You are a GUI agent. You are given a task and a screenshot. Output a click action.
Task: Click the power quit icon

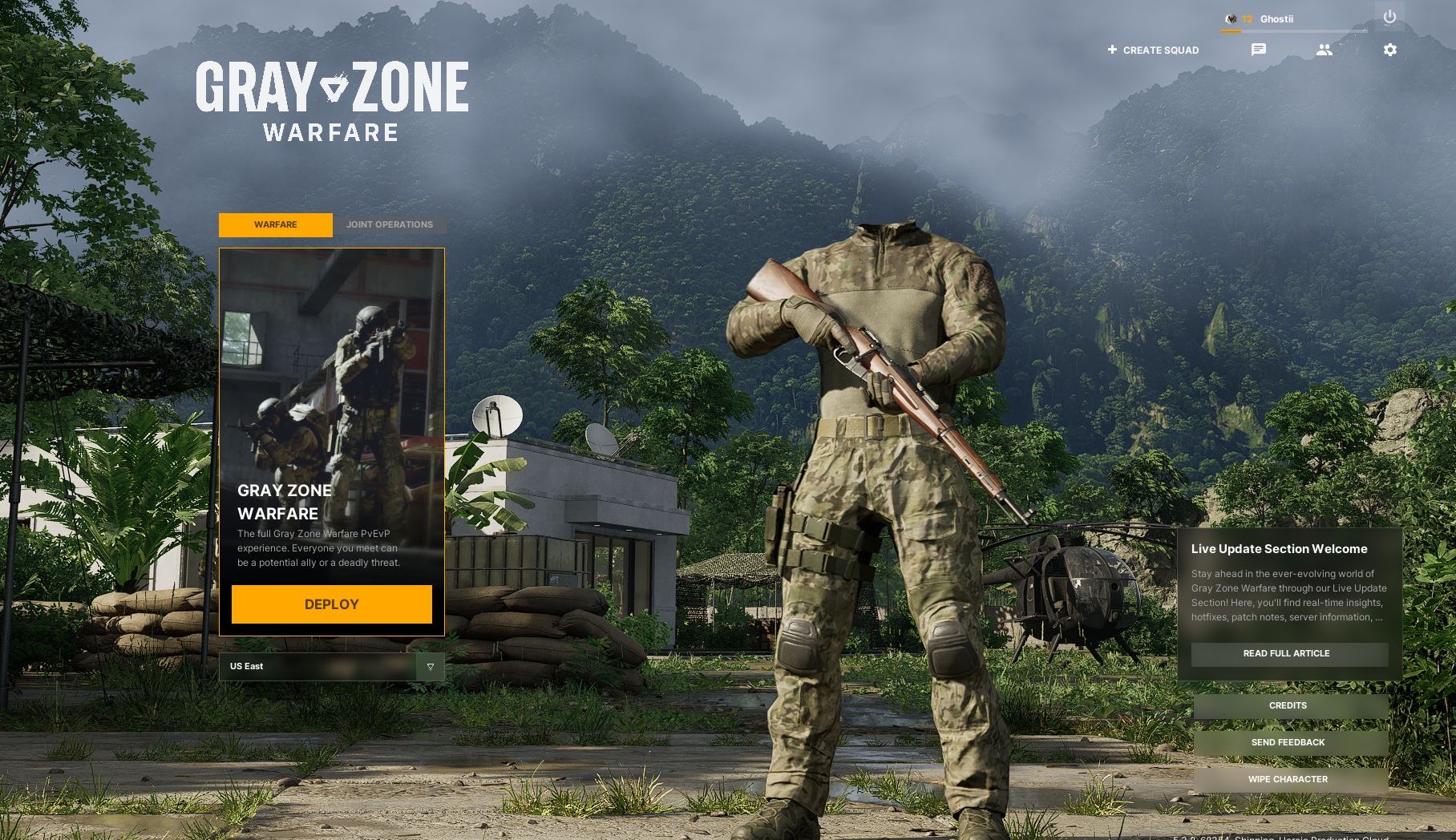click(1389, 17)
